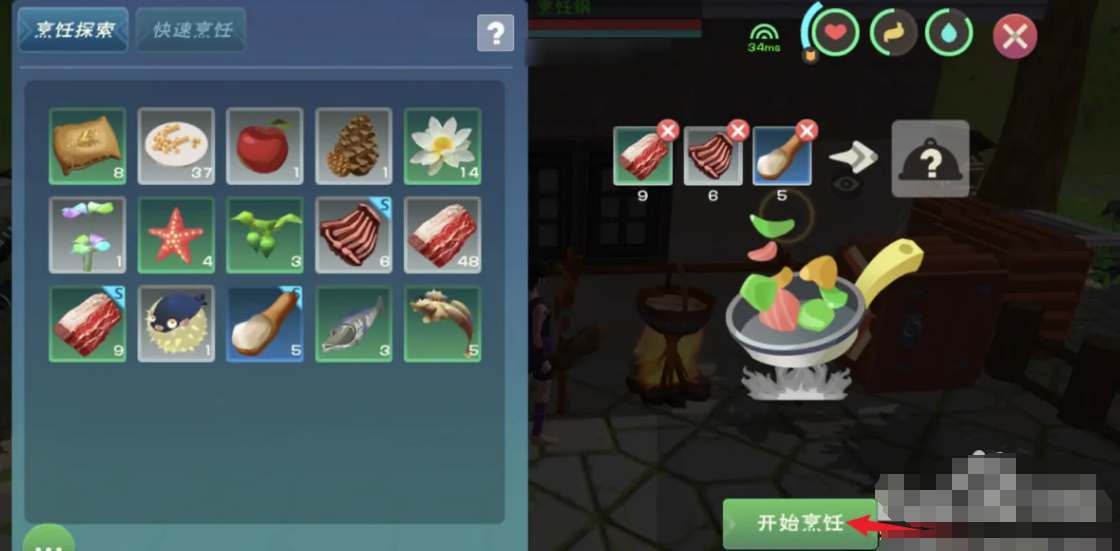Remove the ribs from the recipe slots
The width and height of the screenshot is (1120, 551).
coord(738,131)
